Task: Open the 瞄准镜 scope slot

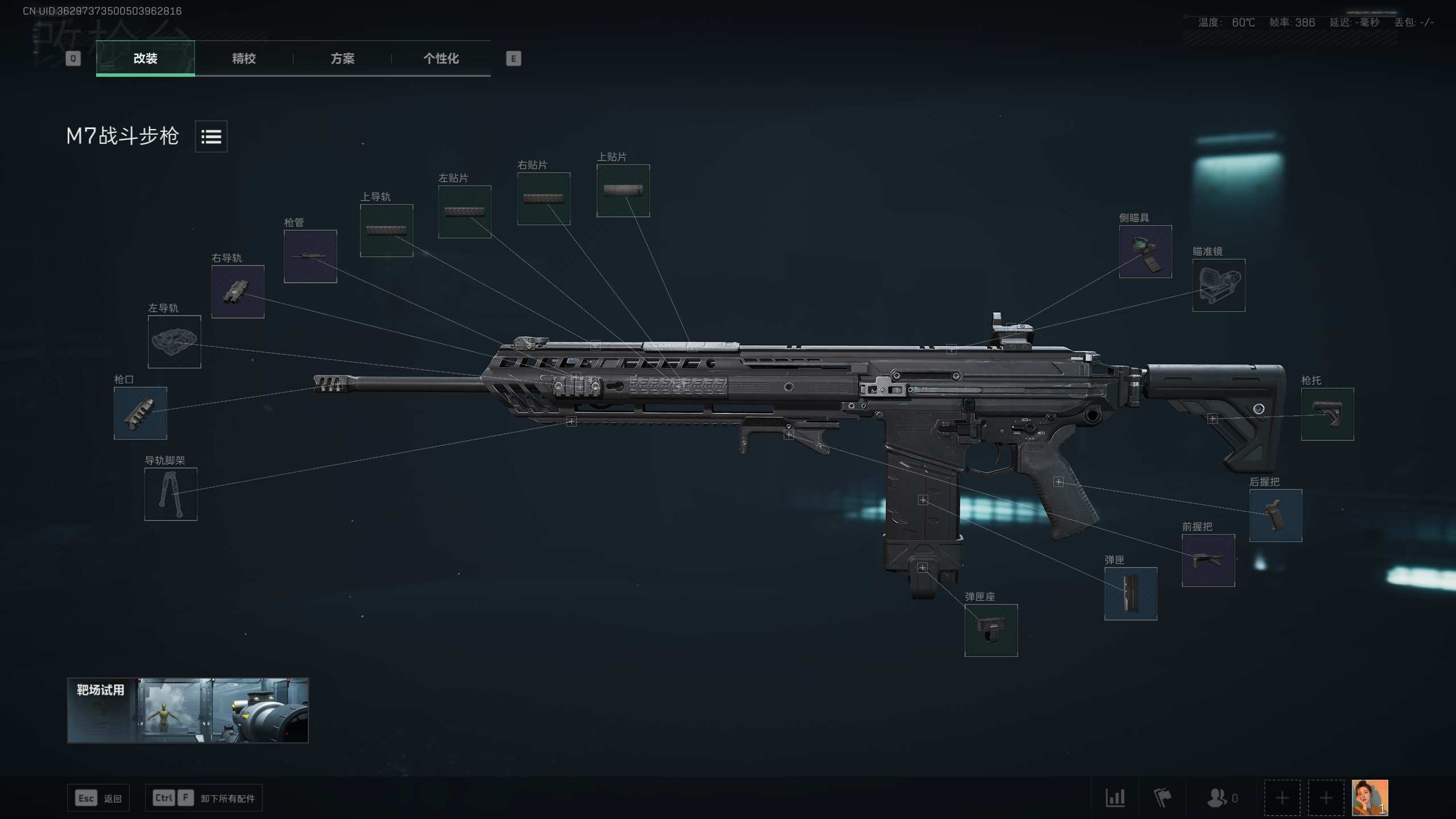Action: 1218,286
